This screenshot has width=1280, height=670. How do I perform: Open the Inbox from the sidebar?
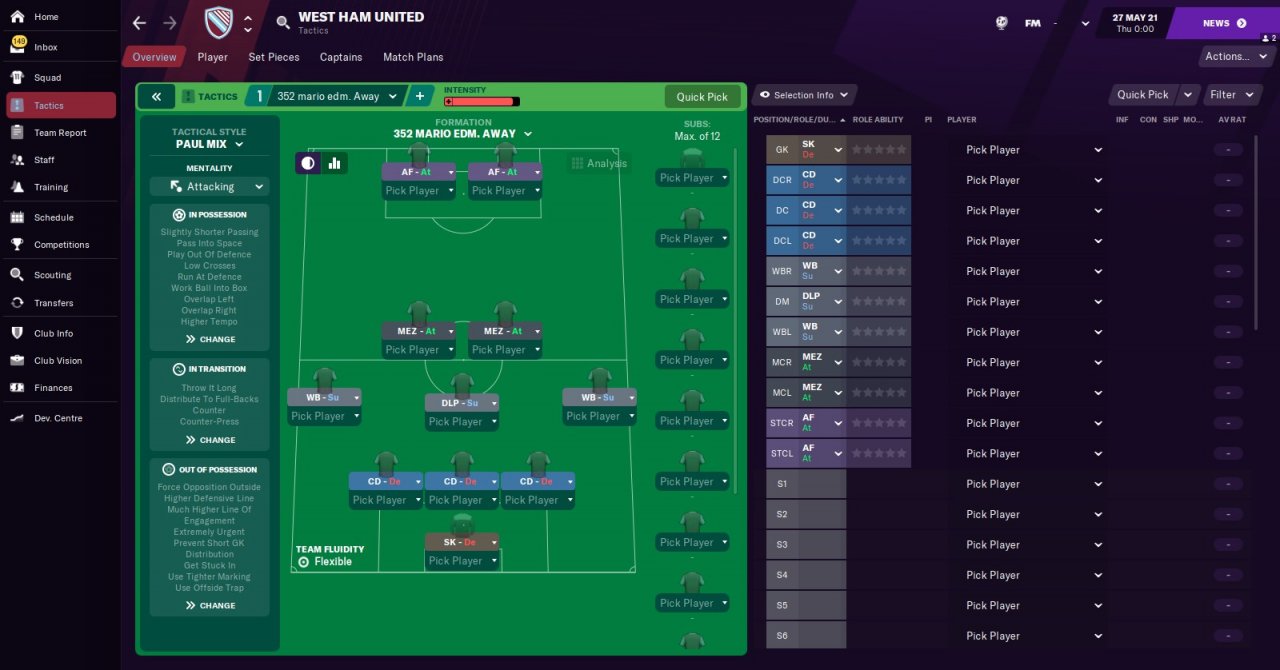click(x=46, y=47)
